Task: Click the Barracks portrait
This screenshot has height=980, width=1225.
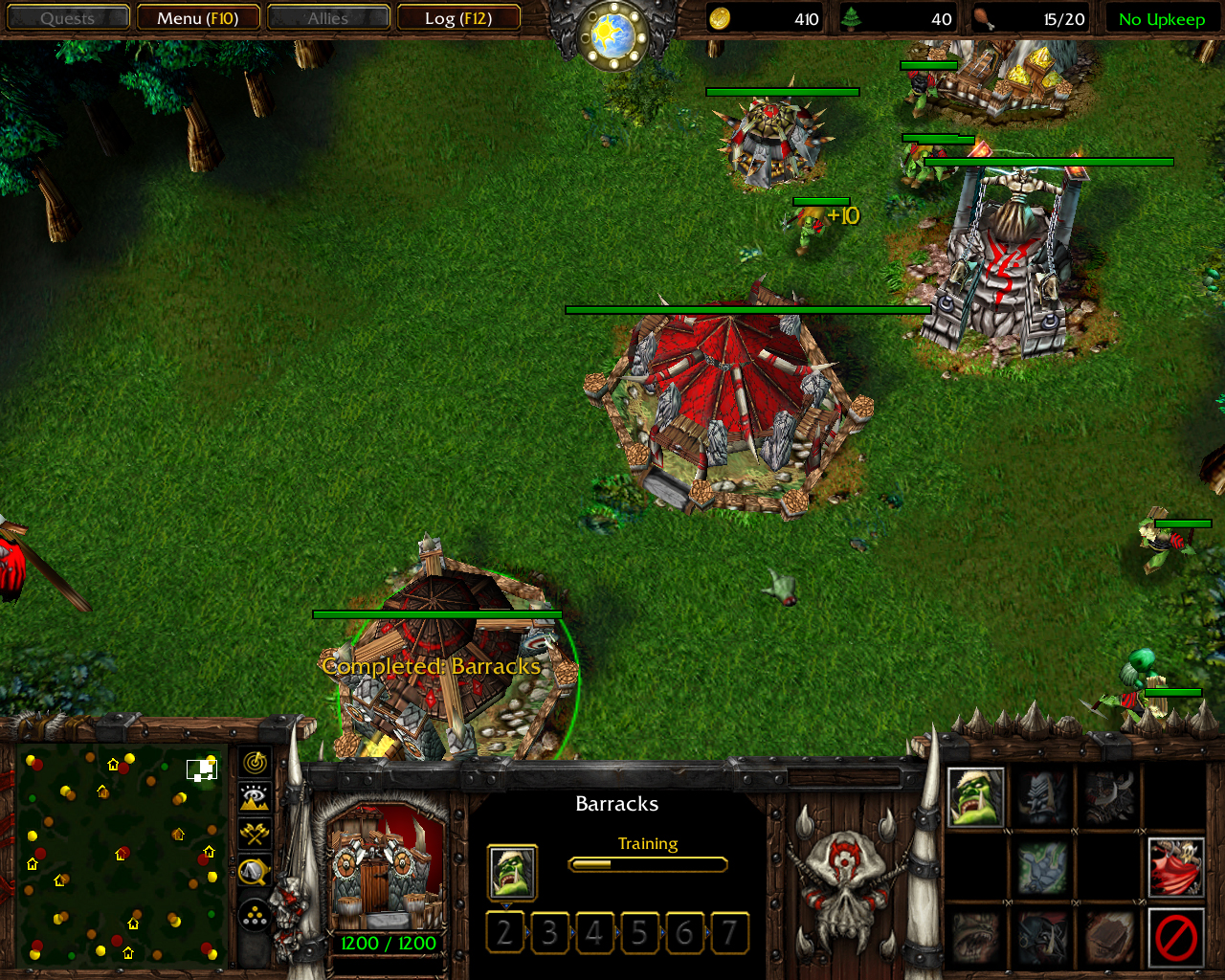Action: [x=387, y=868]
